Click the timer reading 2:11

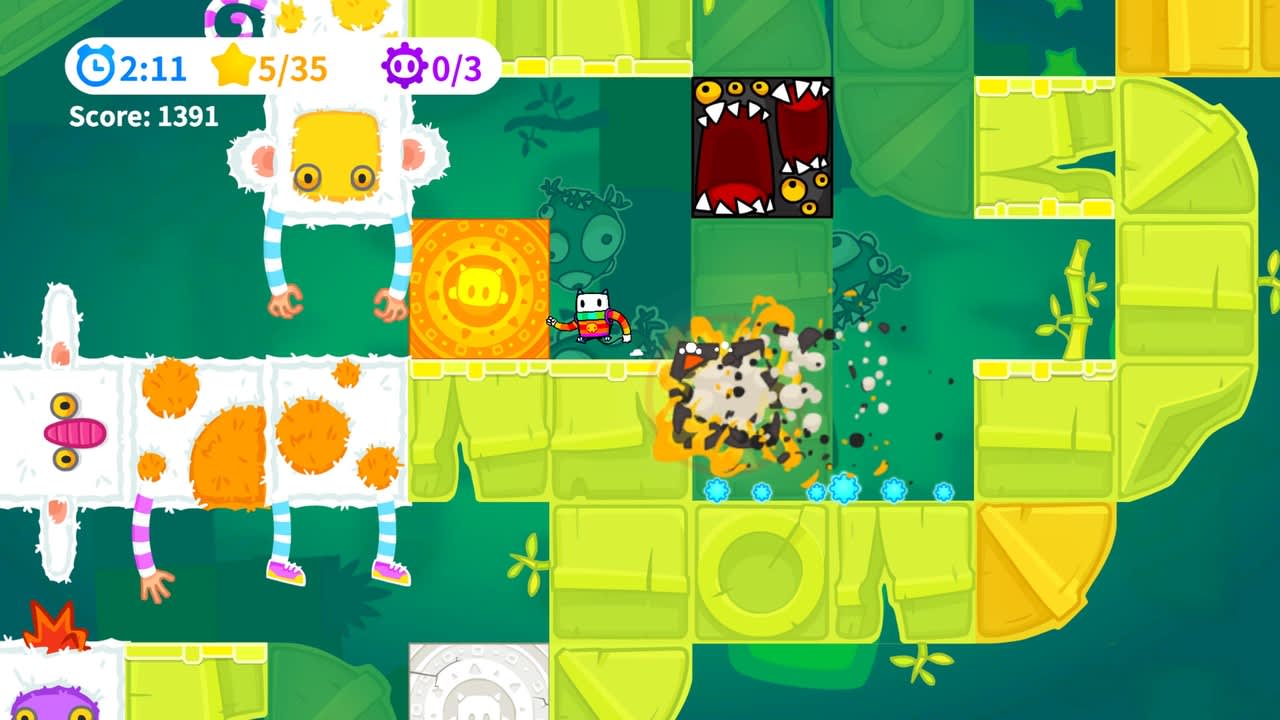pos(150,69)
